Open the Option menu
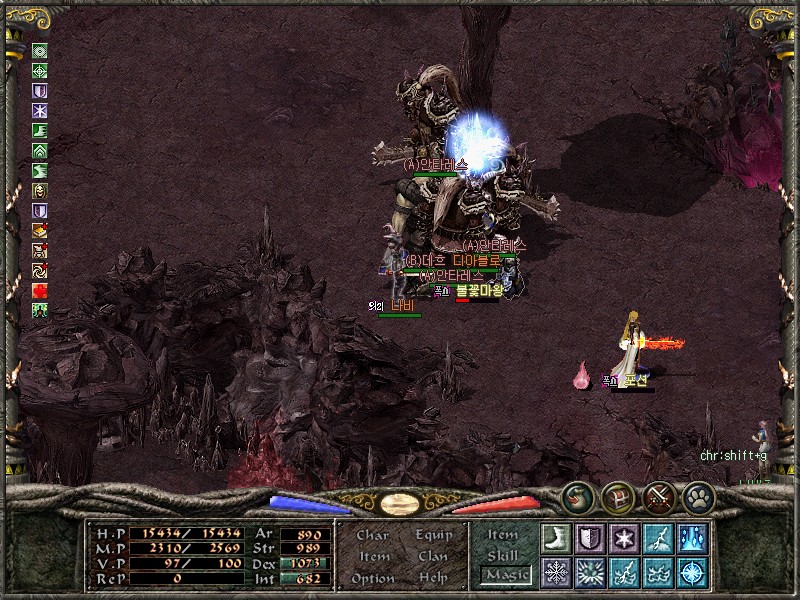Viewport: 800px width, 600px height. (373, 578)
